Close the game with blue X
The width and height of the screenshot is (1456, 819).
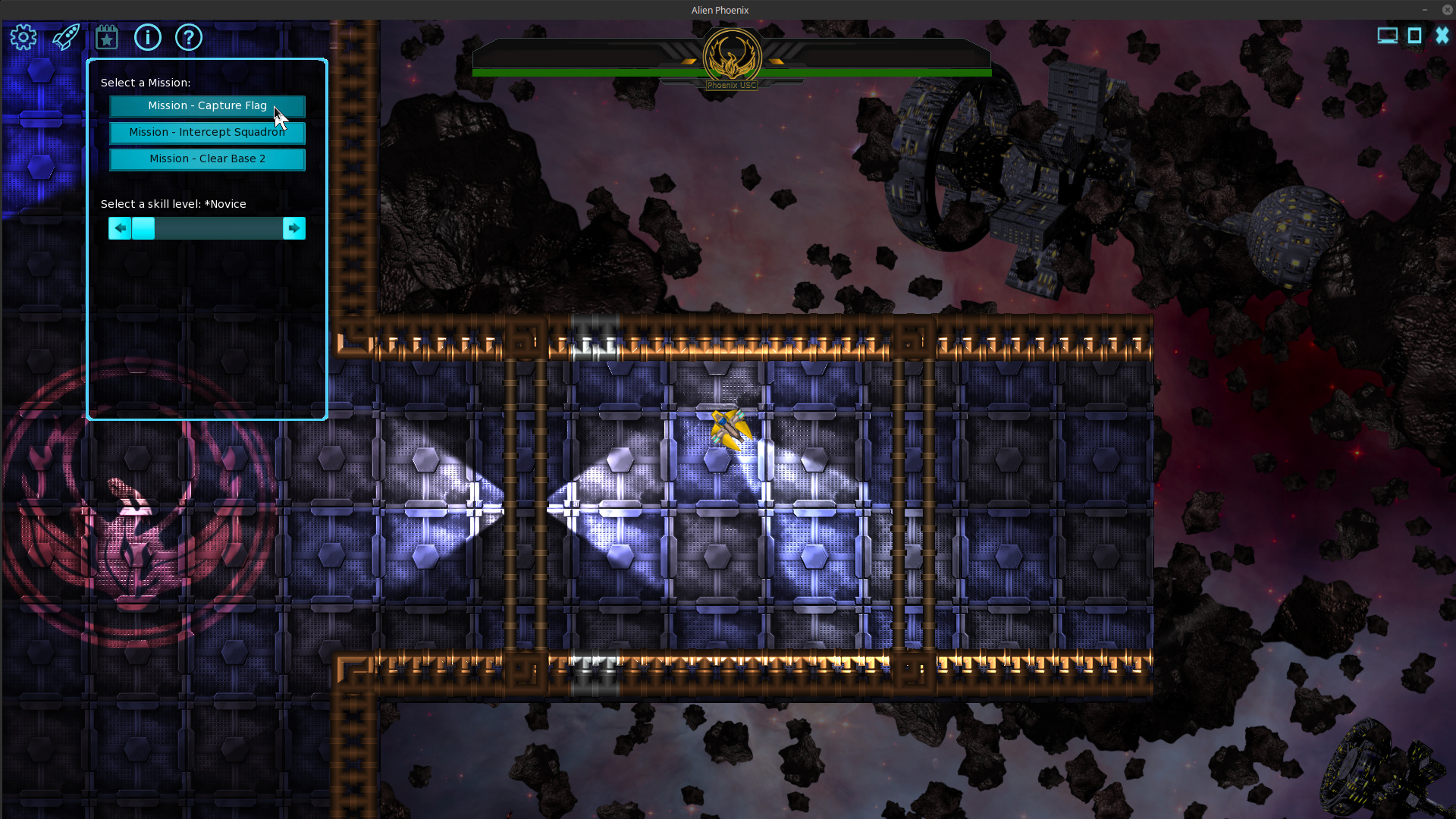[x=1442, y=36]
